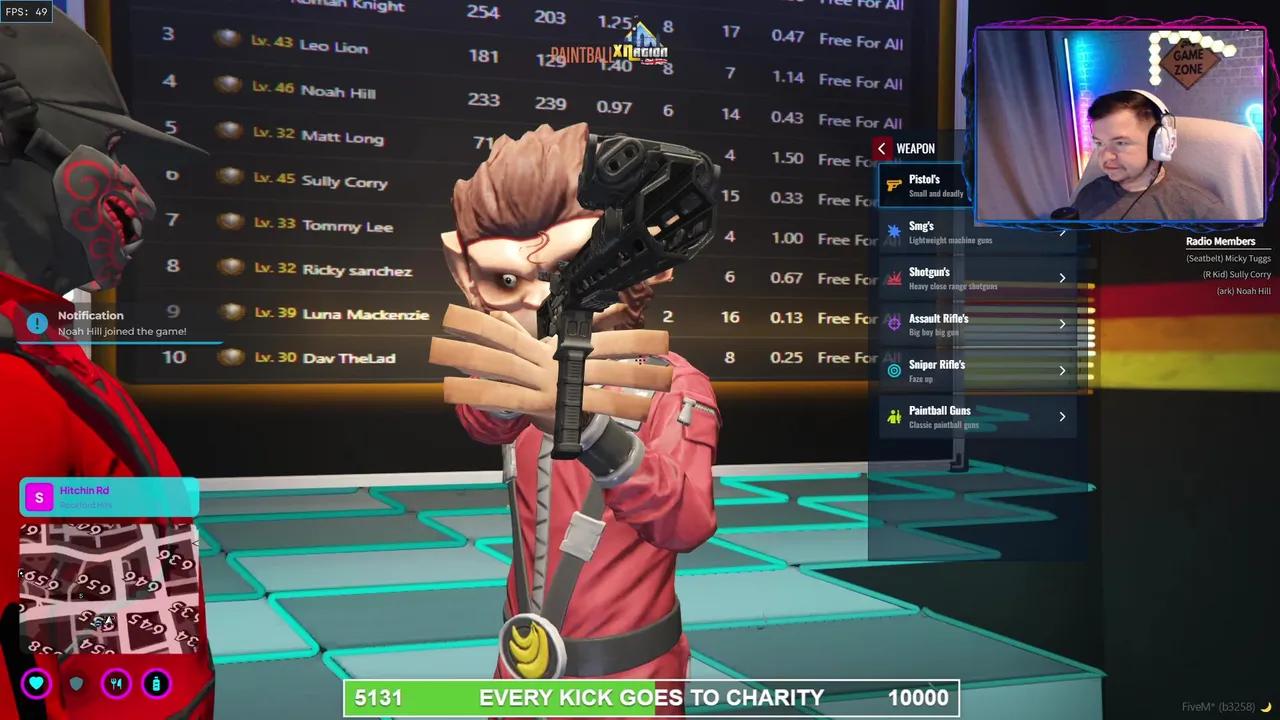This screenshot has height=720, width=1280.
Task: Click the Smg's blue star icon
Action: [894, 232]
